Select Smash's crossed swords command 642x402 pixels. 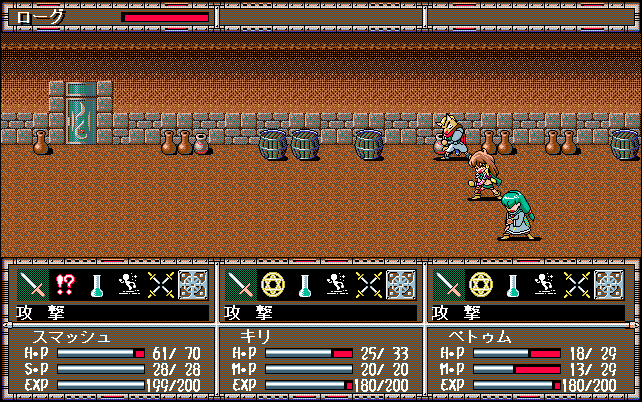(x=160, y=285)
